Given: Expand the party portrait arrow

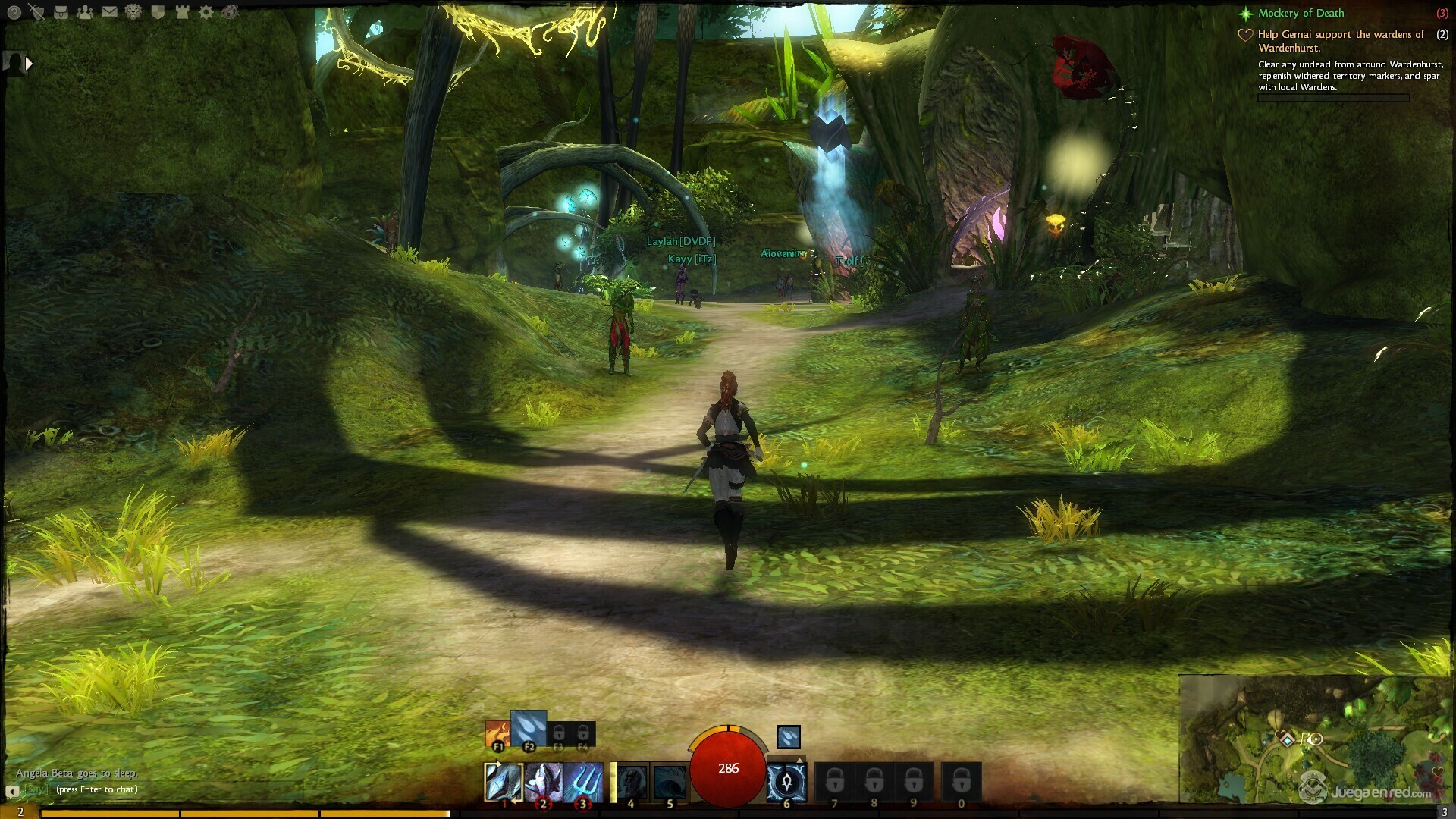Looking at the screenshot, I should click(29, 64).
